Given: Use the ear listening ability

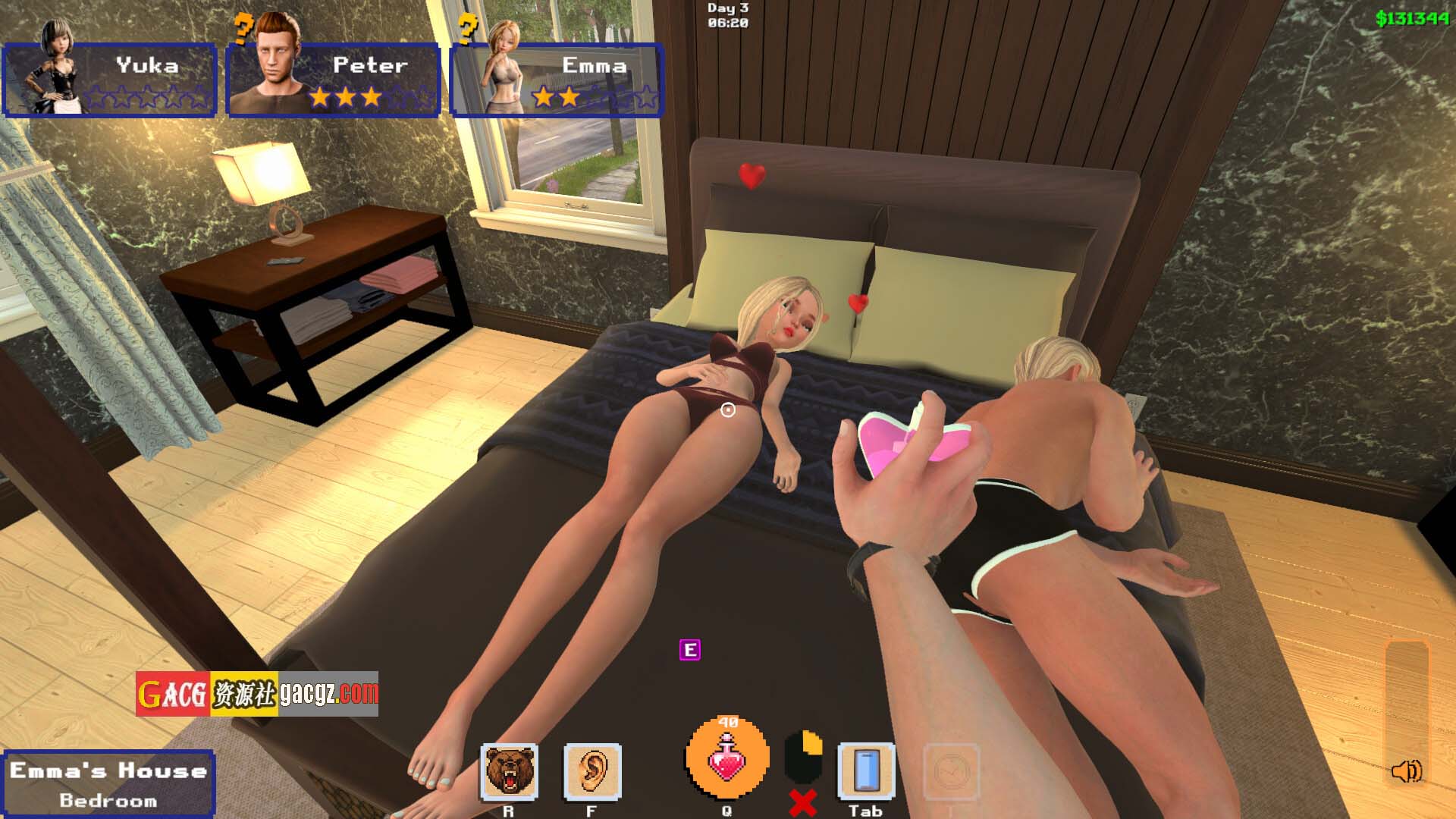Looking at the screenshot, I should tap(592, 772).
